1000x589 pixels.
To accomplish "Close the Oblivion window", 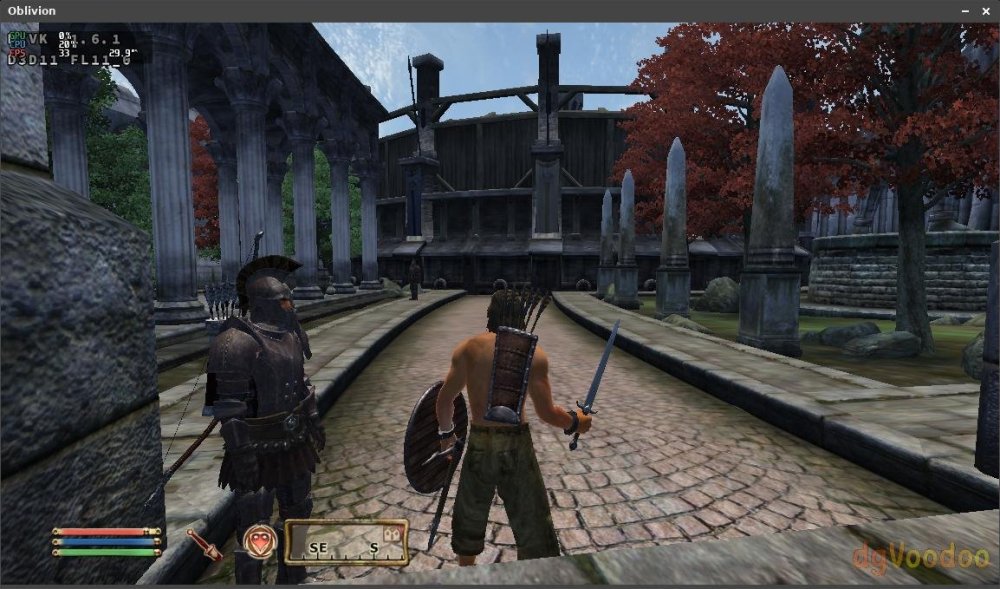I will [985, 10].
